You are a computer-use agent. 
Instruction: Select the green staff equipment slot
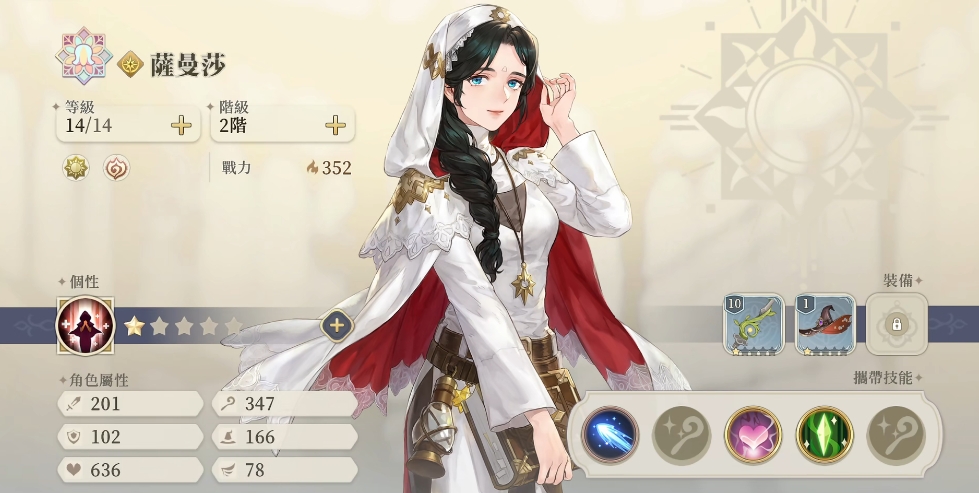754,324
